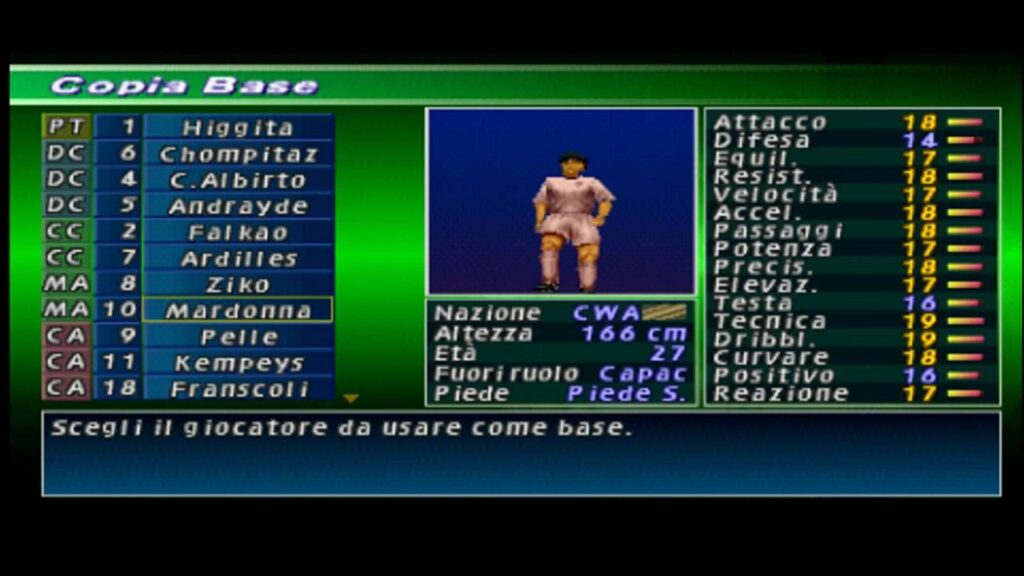1024x576 pixels.
Task: Choose striker Pelle
Action: pos(238,337)
